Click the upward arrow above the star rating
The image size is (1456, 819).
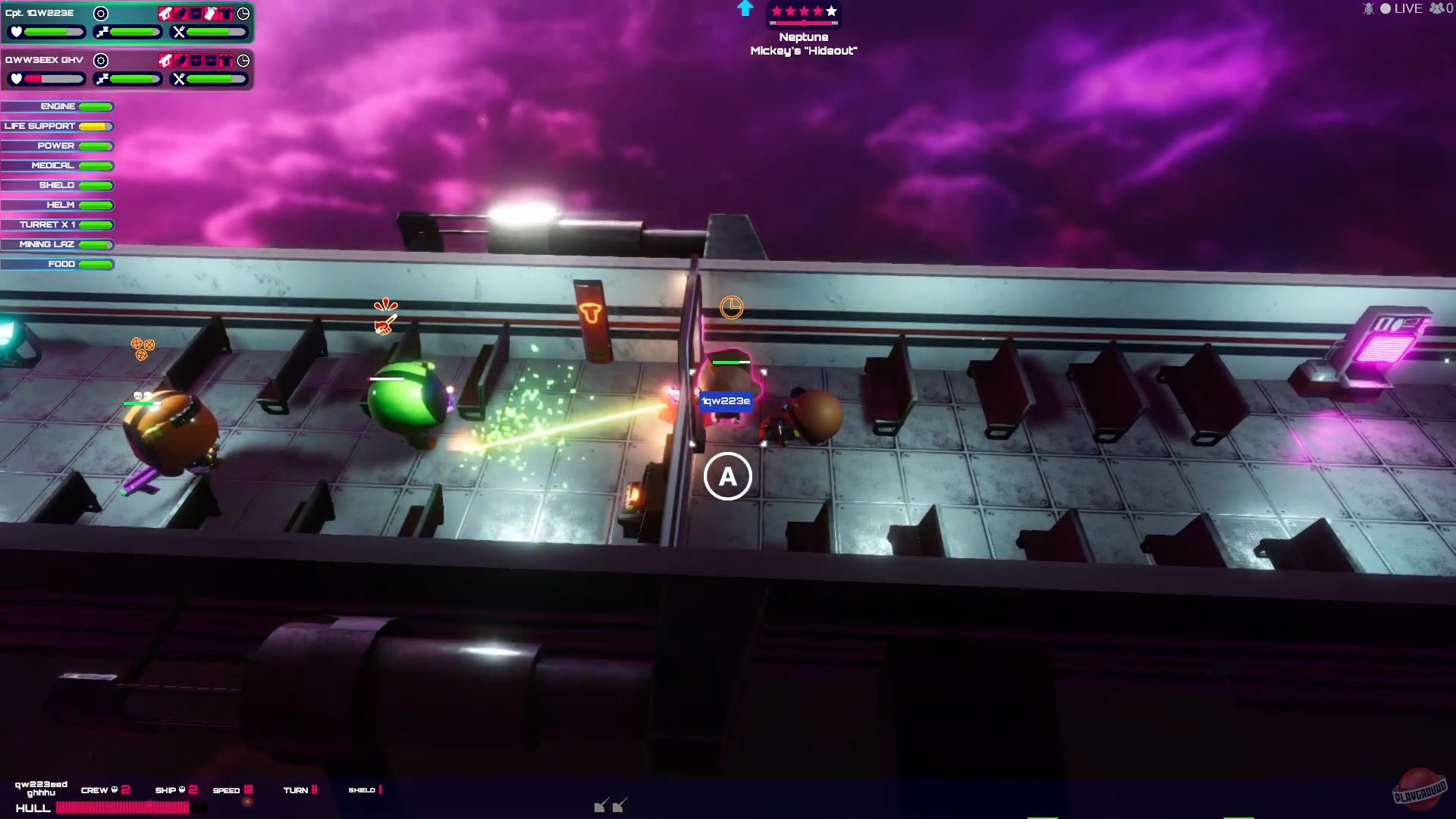(745, 9)
